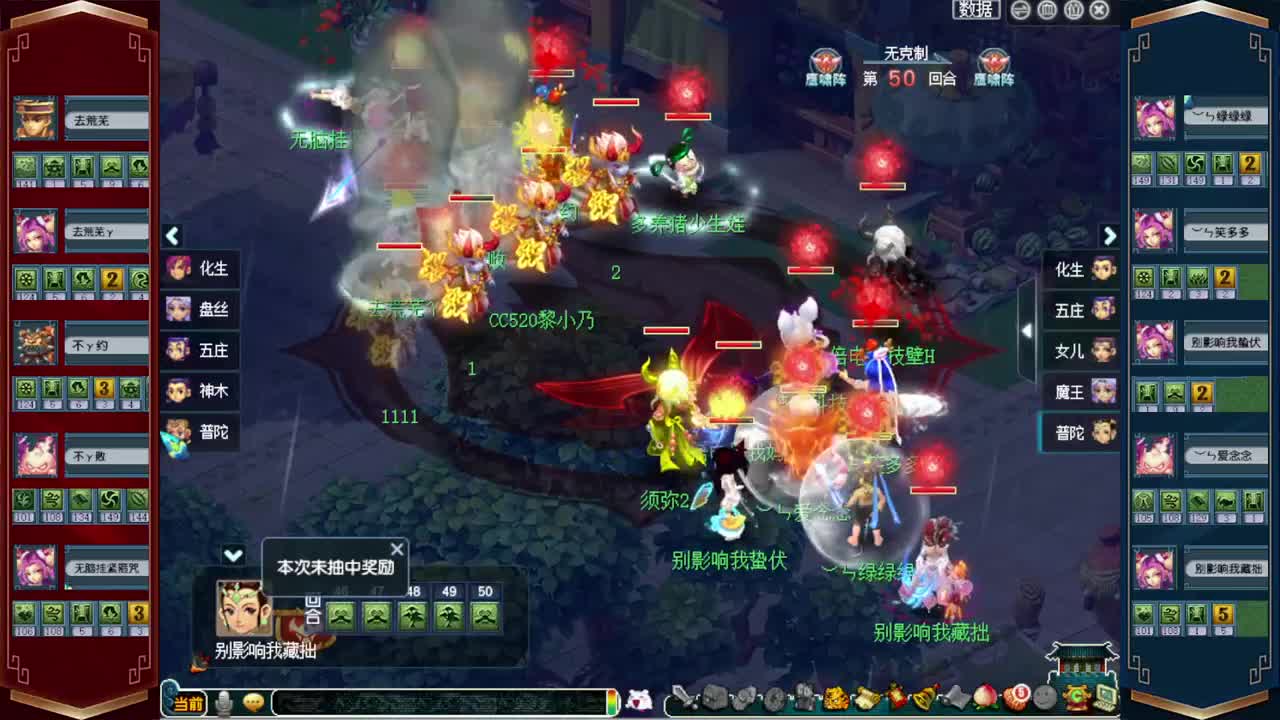Select the sword attack icon on bottom toolbar
1280x720 pixels.
[x=683, y=700]
